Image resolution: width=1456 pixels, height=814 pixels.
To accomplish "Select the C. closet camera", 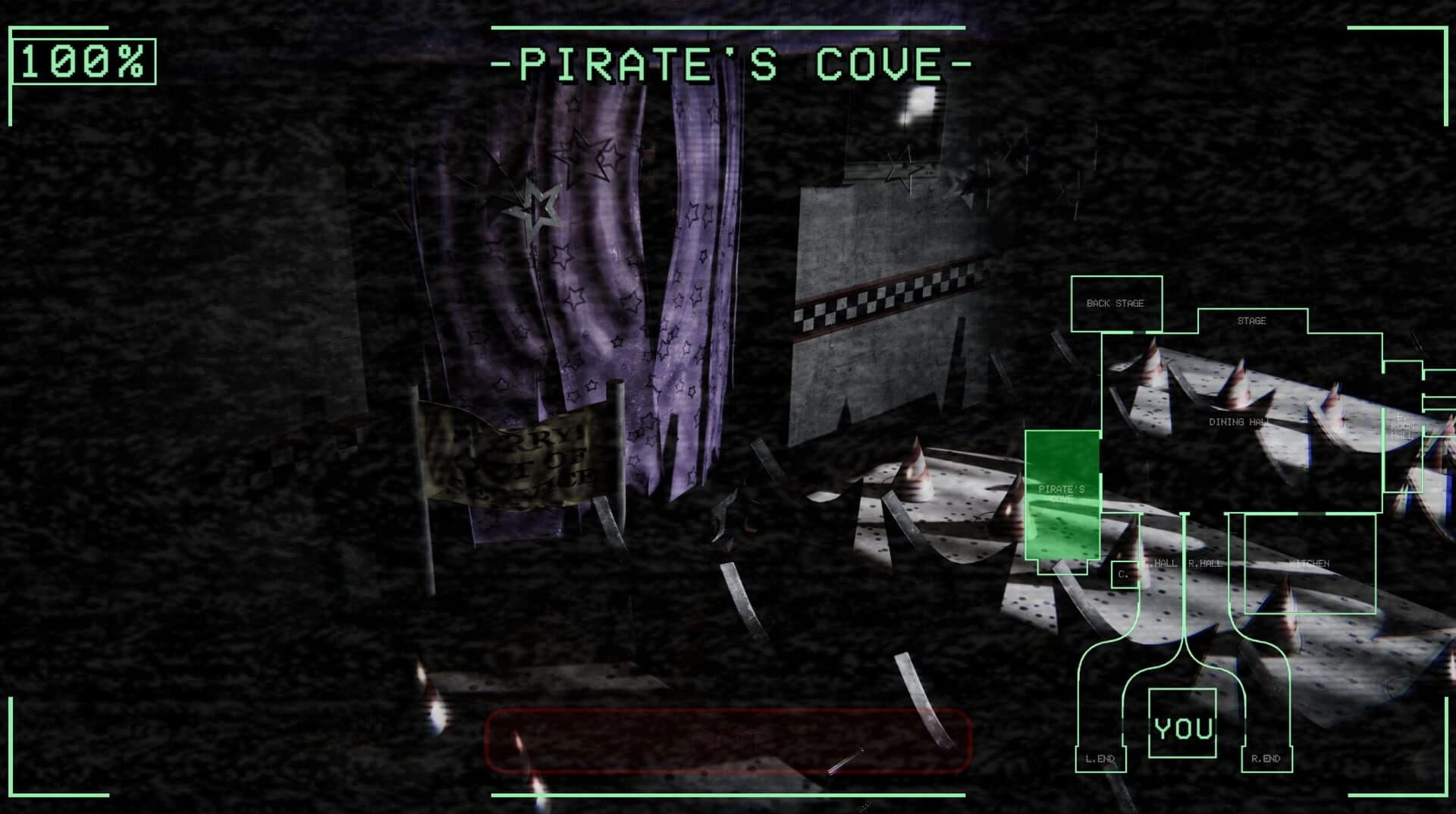I will pos(1125,574).
